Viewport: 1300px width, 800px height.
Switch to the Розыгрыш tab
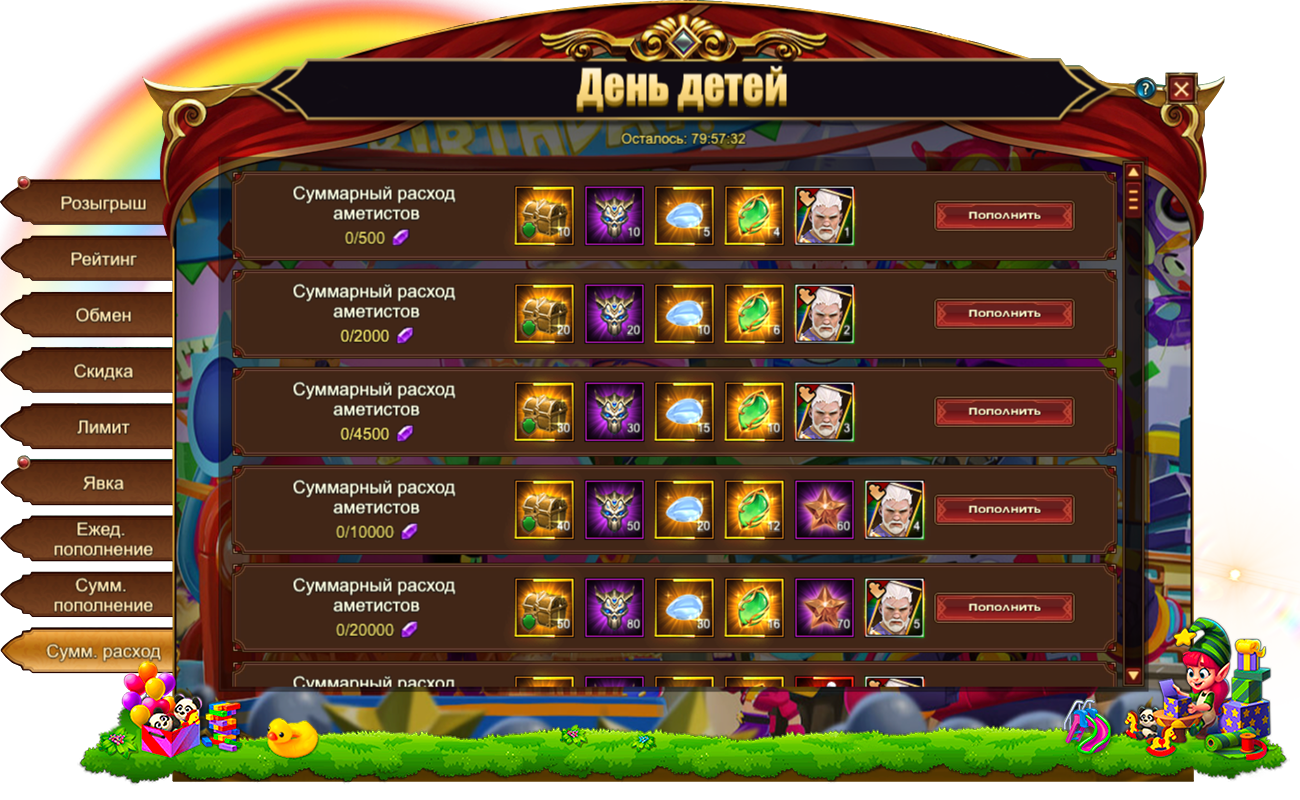pyautogui.click(x=102, y=204)
